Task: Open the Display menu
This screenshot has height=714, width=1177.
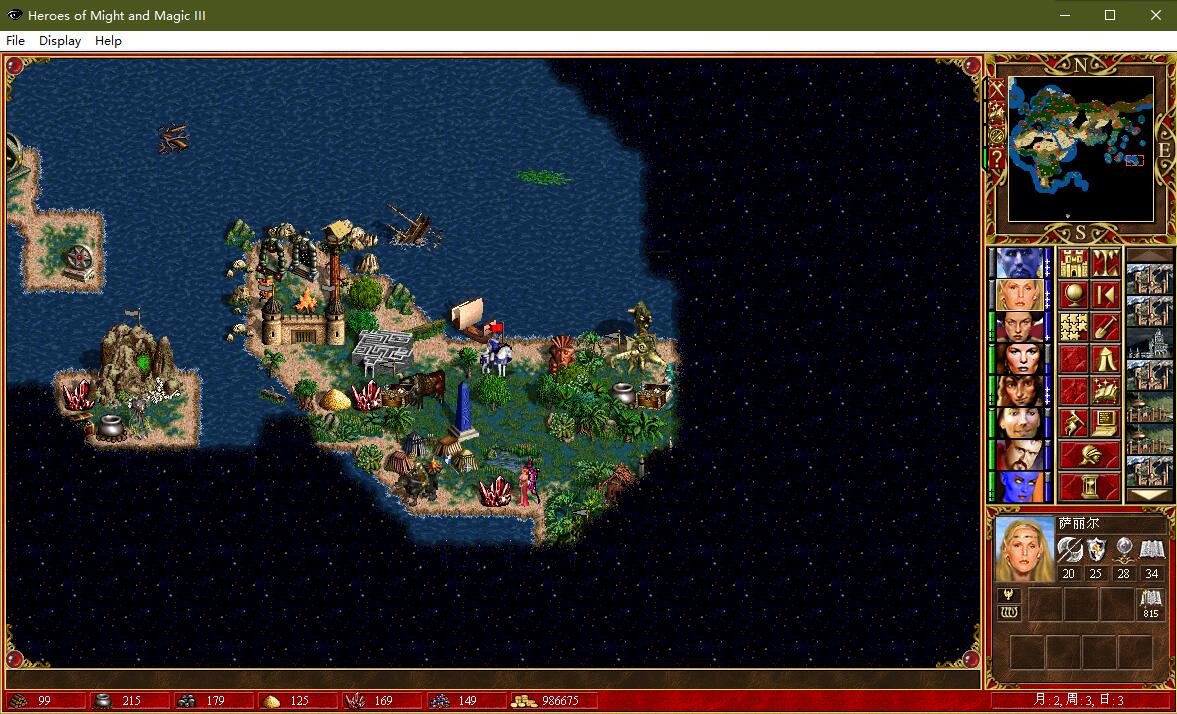Action: tap(60, 41)
